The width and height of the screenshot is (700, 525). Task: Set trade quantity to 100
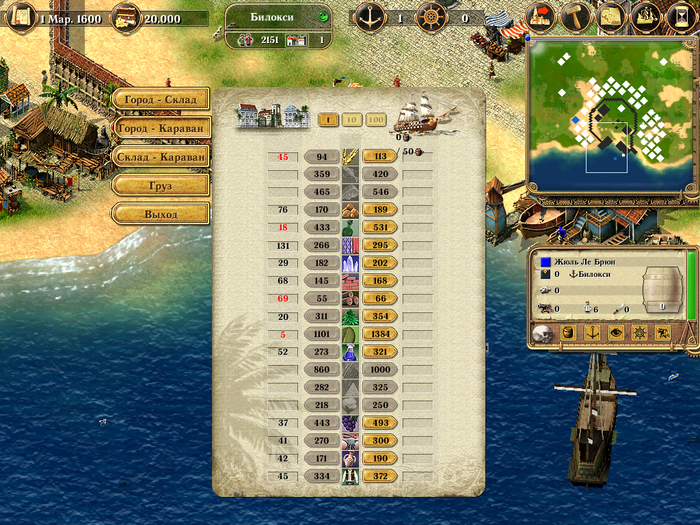376,120
